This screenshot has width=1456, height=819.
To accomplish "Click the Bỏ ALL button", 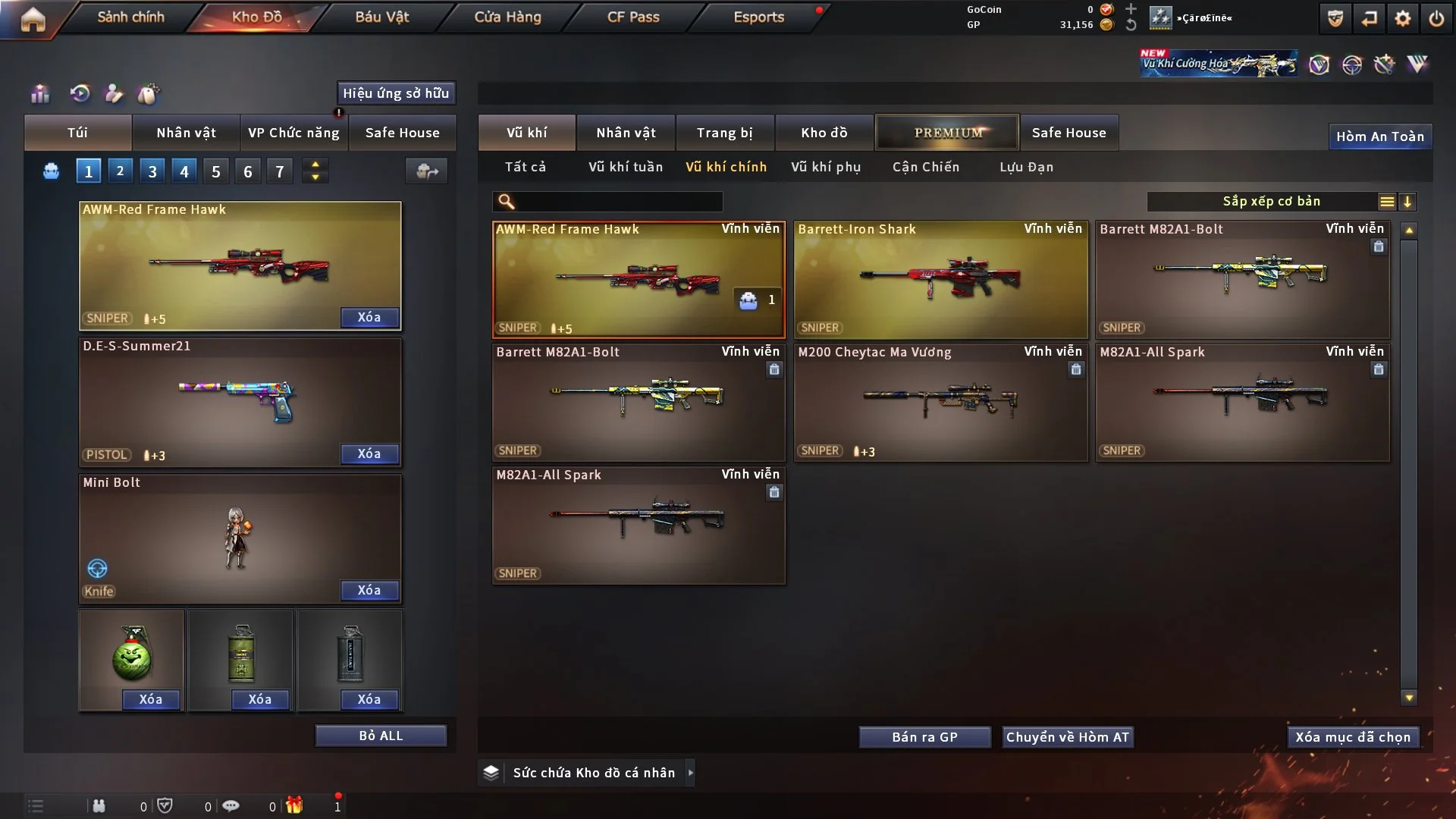I will 381,736.
